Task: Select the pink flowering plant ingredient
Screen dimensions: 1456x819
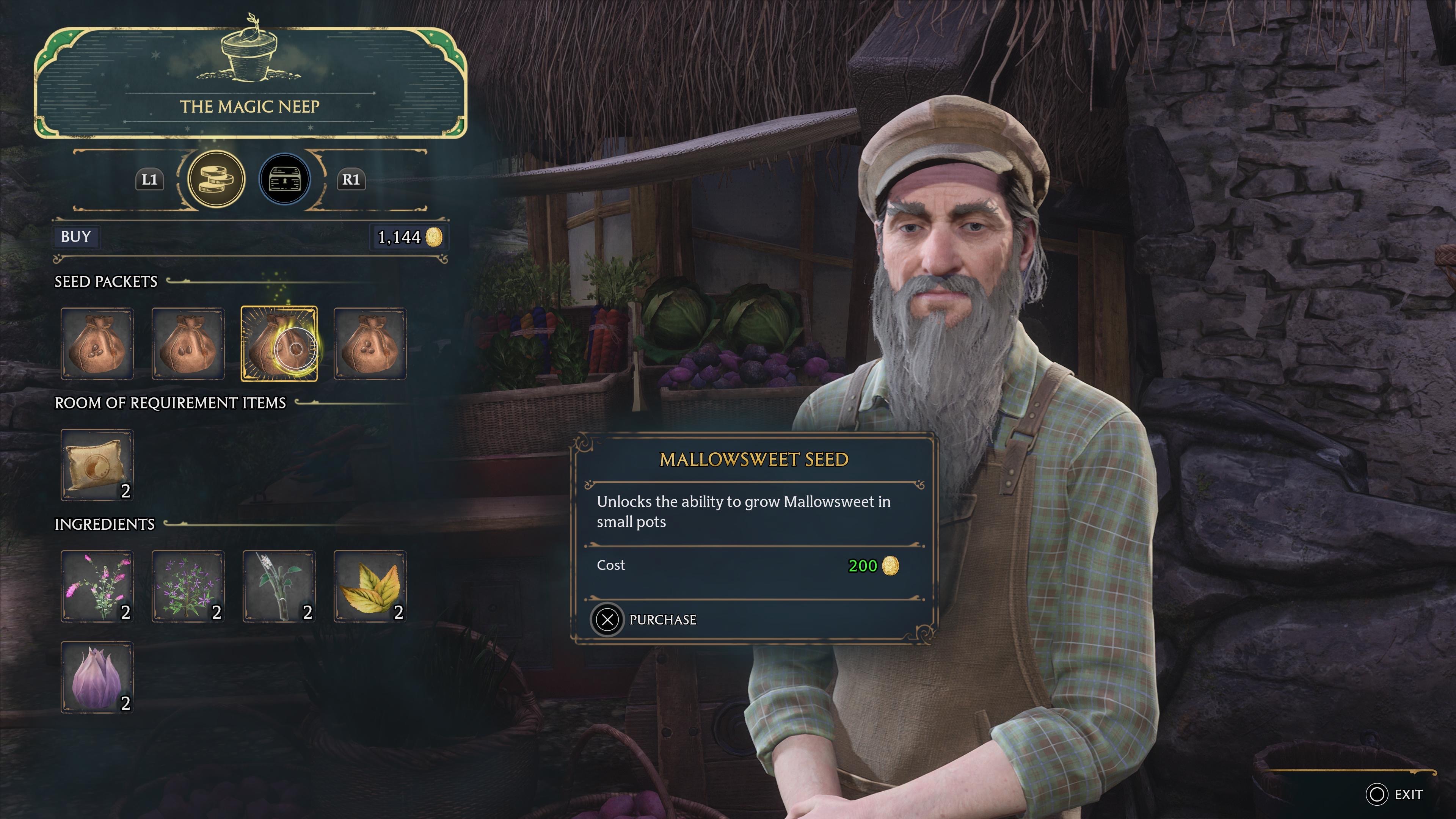Action: [97, 586]
